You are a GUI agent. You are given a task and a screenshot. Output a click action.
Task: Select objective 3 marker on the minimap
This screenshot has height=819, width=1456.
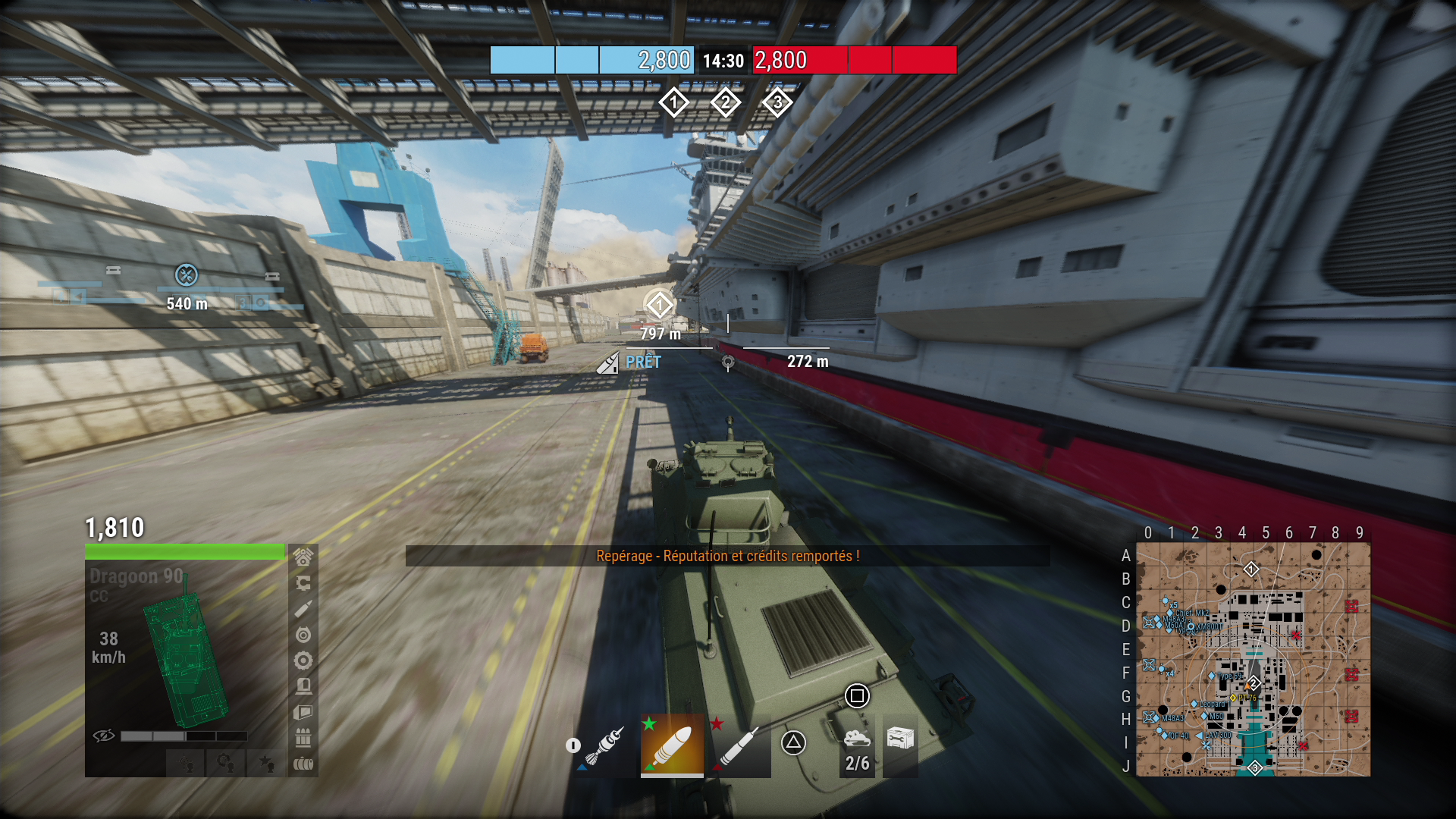(1255, 768)
